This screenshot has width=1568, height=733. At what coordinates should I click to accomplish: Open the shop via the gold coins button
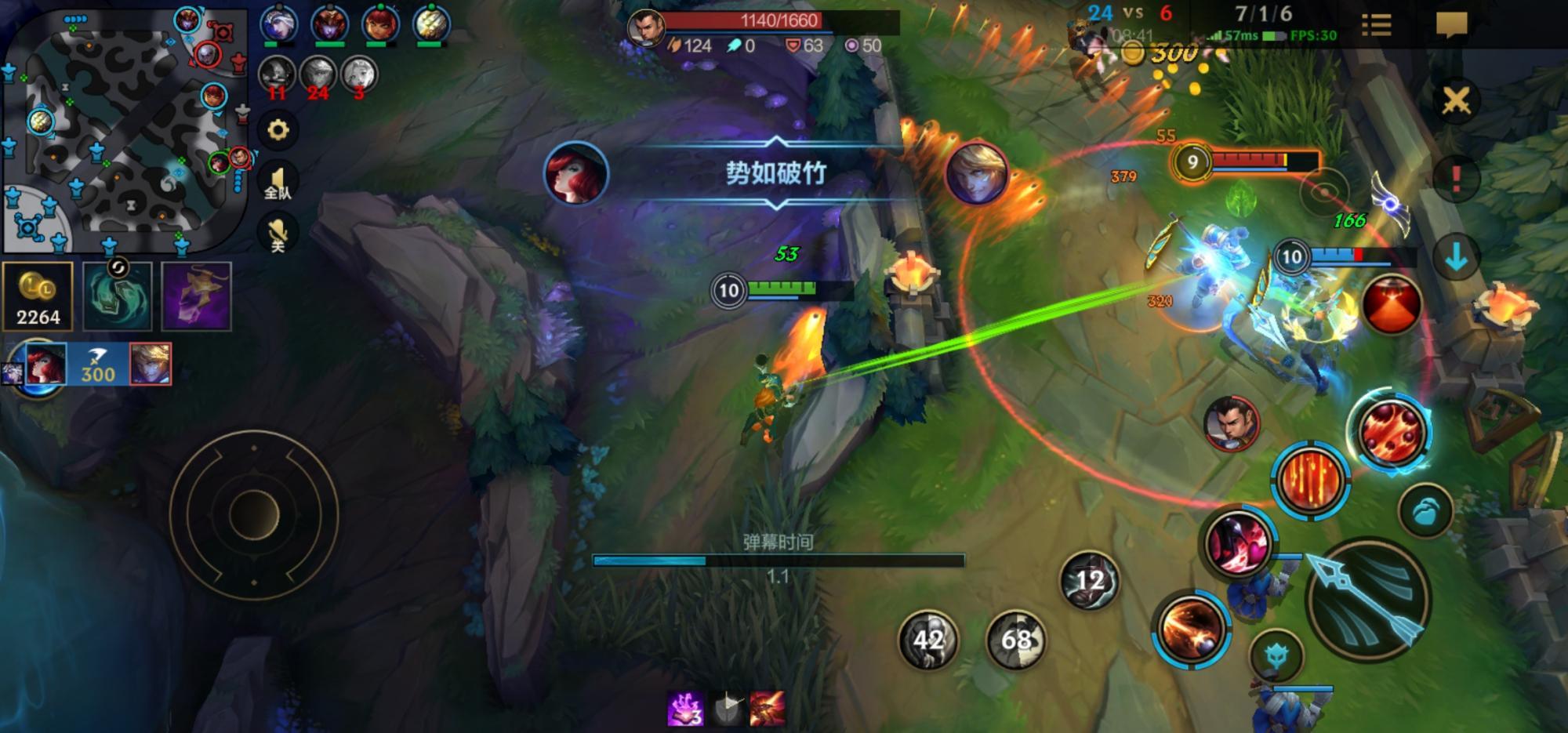(x=38, y=296)
